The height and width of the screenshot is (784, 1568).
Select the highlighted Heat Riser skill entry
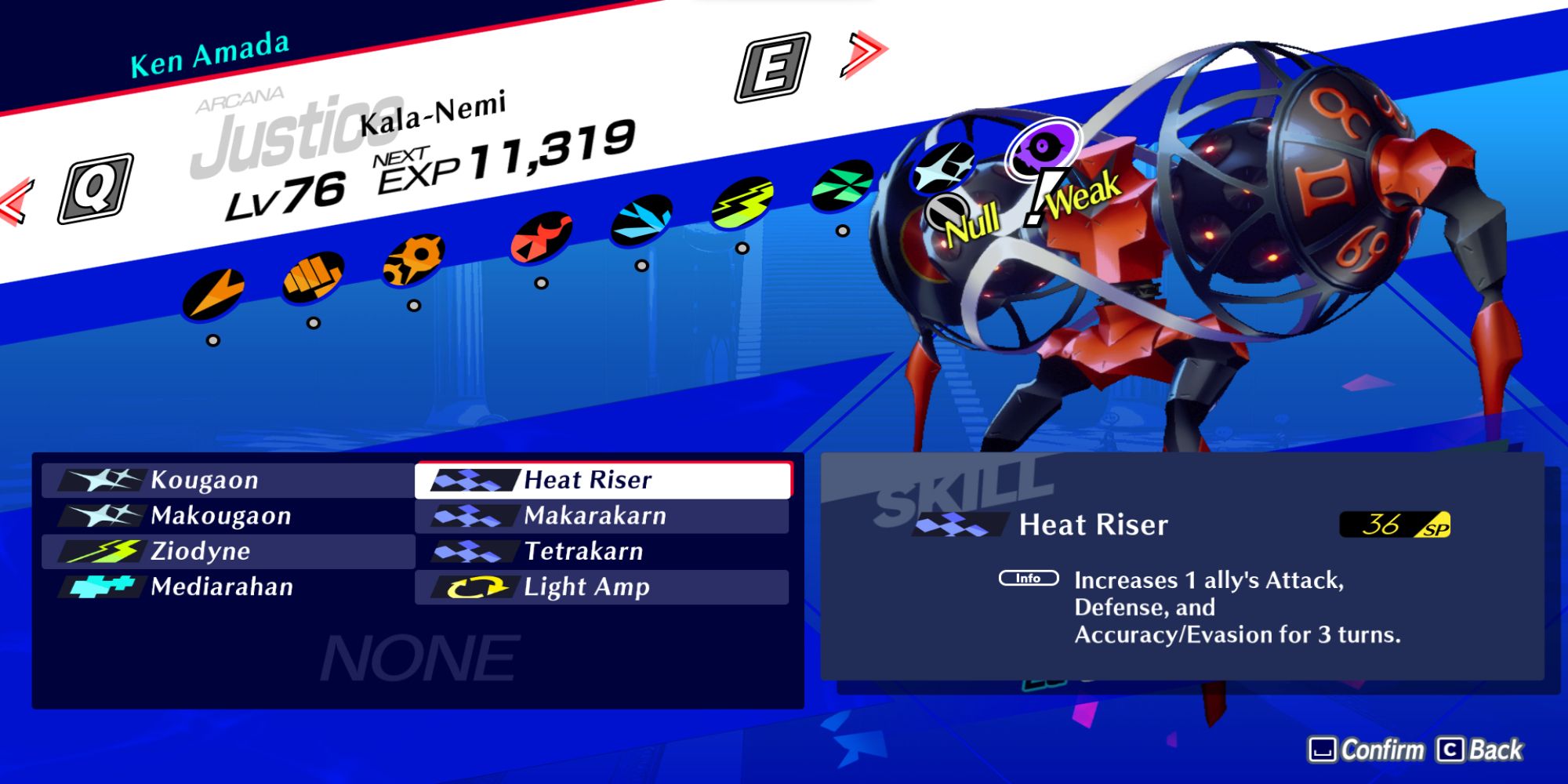604,479
